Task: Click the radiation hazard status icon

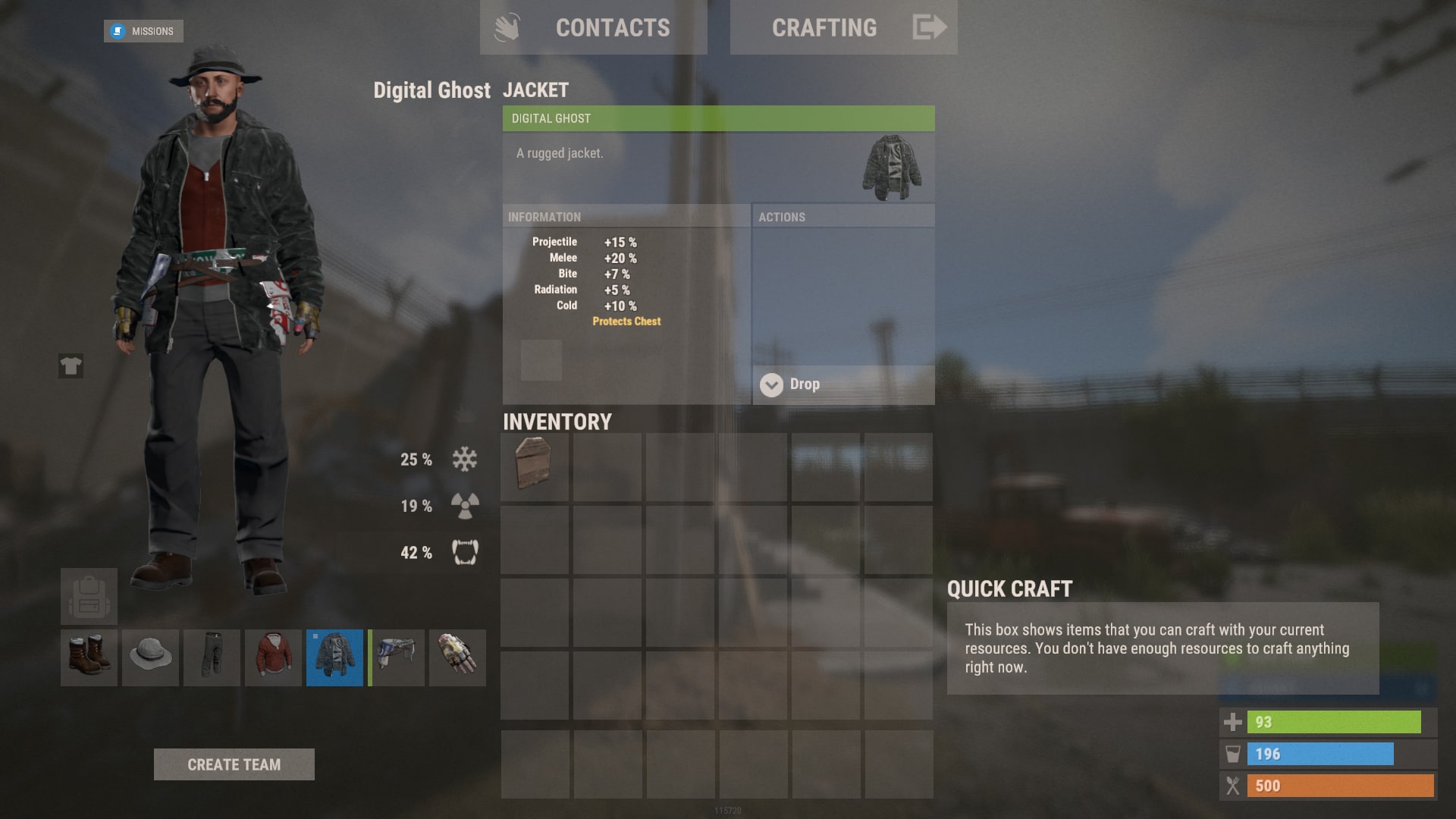Action: point(463,504)
